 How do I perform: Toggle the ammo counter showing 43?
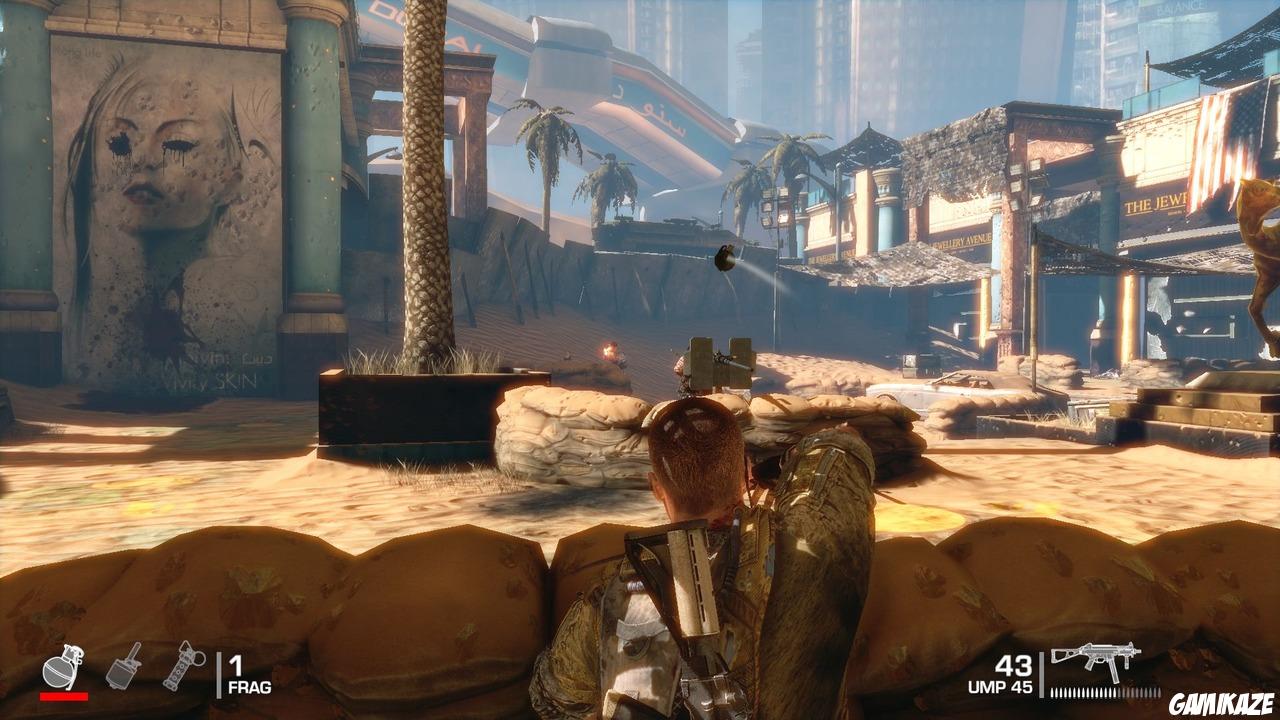[x=1014, y=665]
